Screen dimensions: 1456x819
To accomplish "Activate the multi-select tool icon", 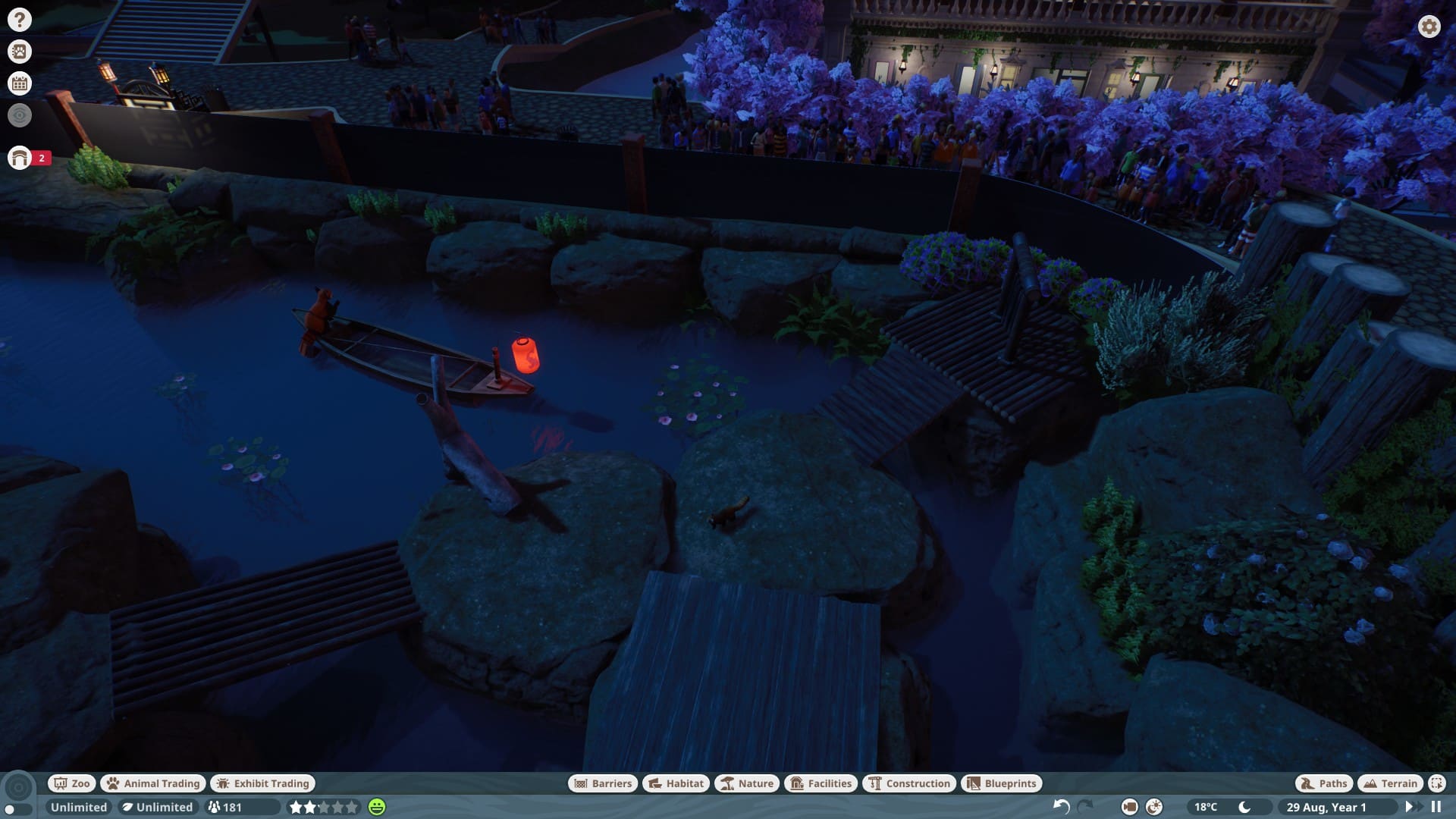I will click(1437, 783).
